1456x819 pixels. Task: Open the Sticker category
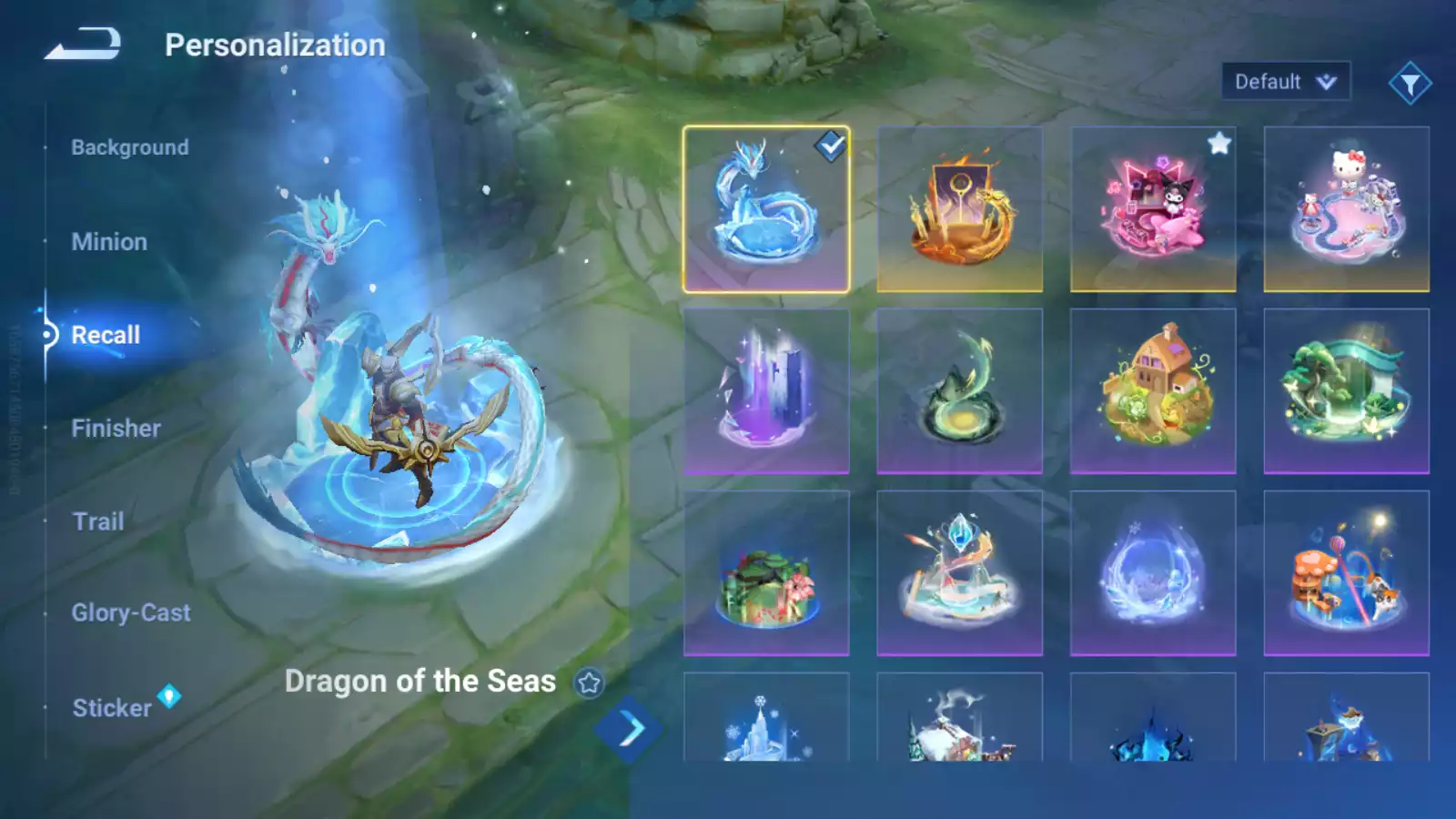(x=112, y=708)
